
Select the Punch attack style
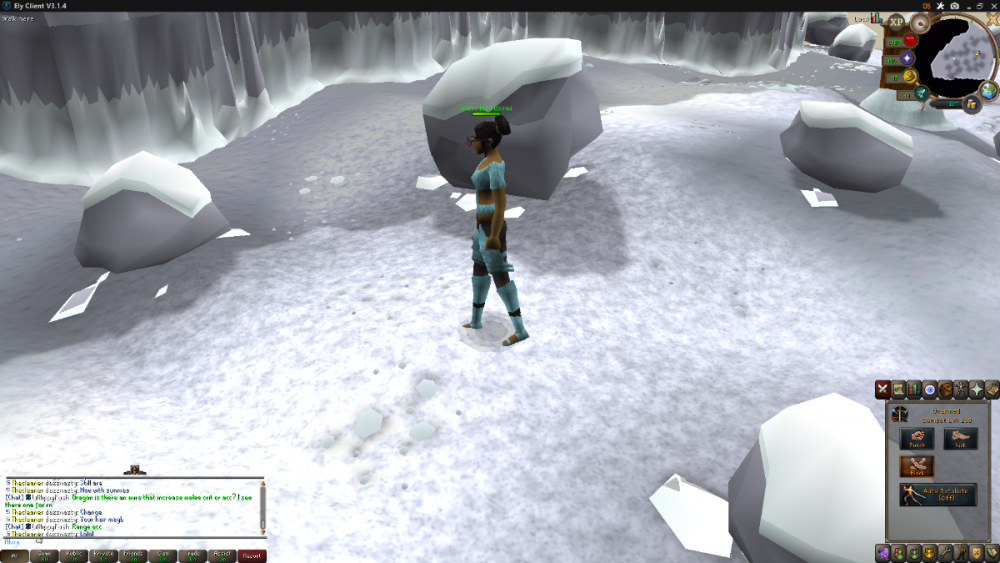point(917,438)
